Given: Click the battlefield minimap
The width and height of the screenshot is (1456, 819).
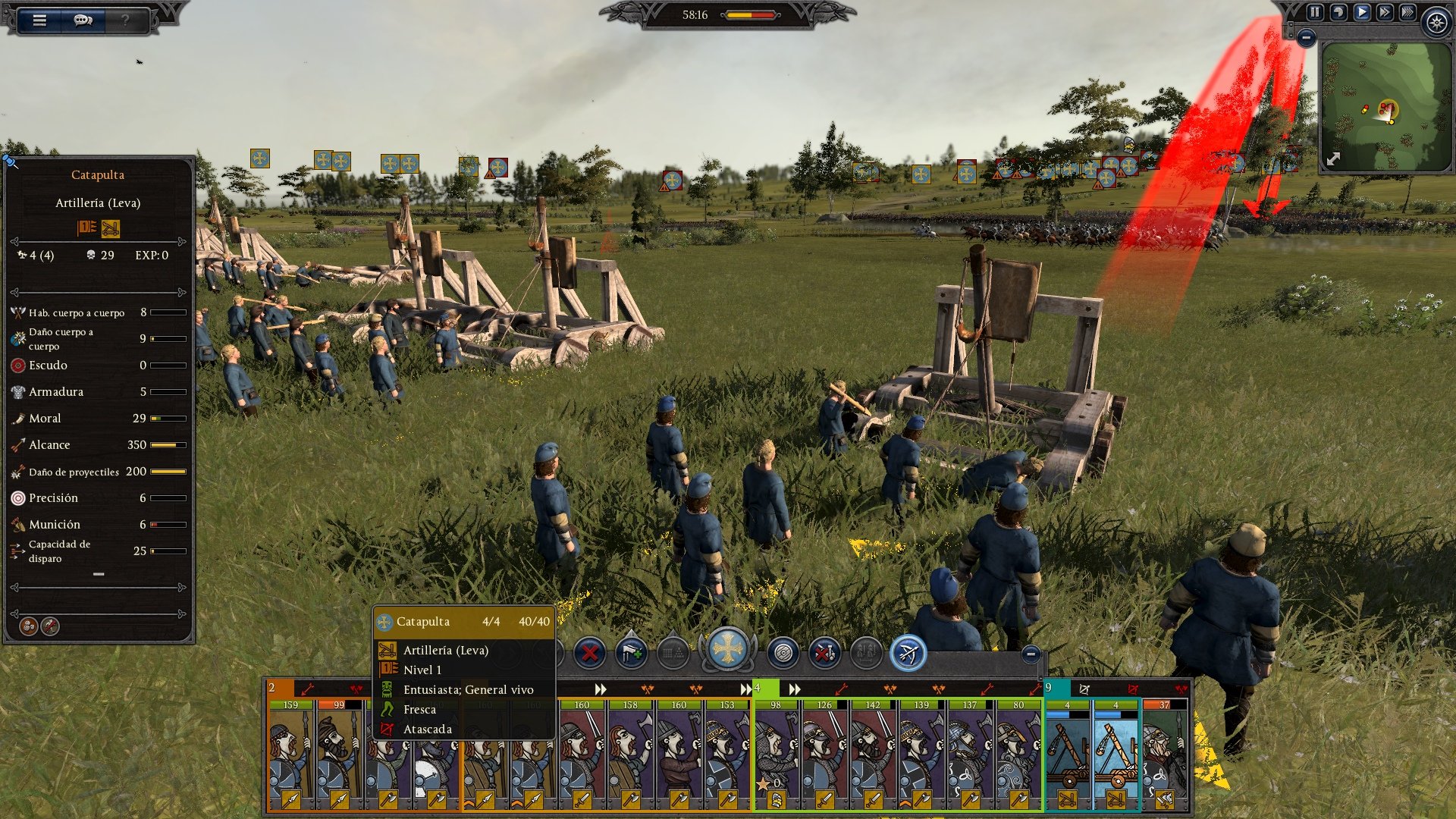Looking at the screenshot, I should pyautogui.click(x=1385, y=106).
